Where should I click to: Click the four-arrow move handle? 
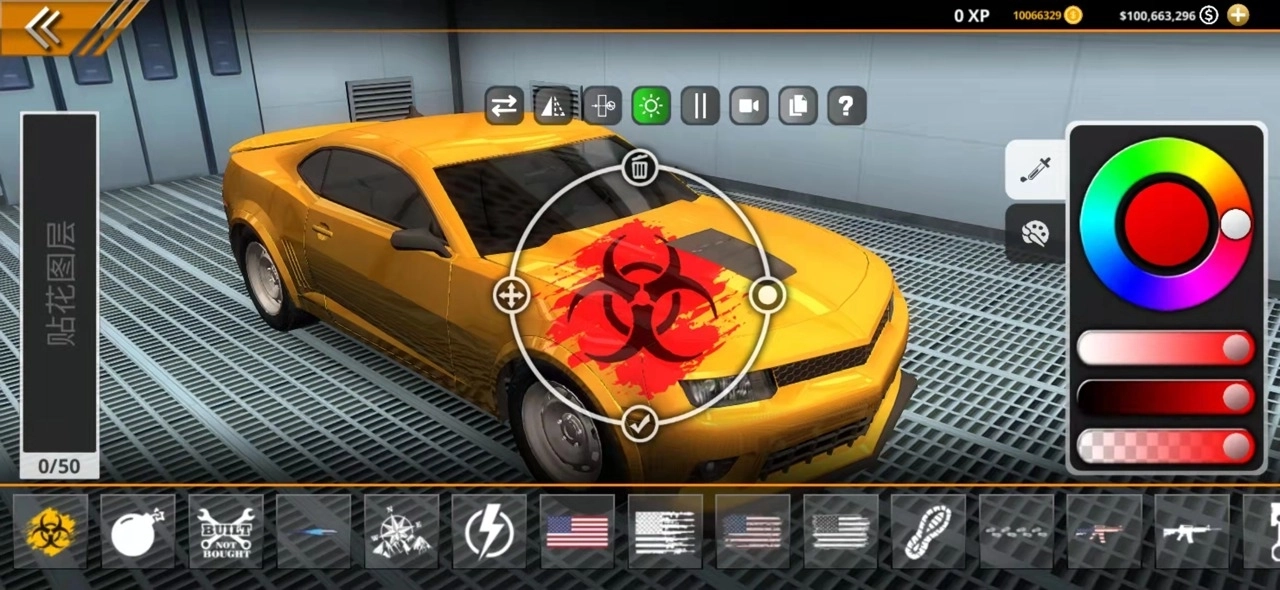coord(511,295)
